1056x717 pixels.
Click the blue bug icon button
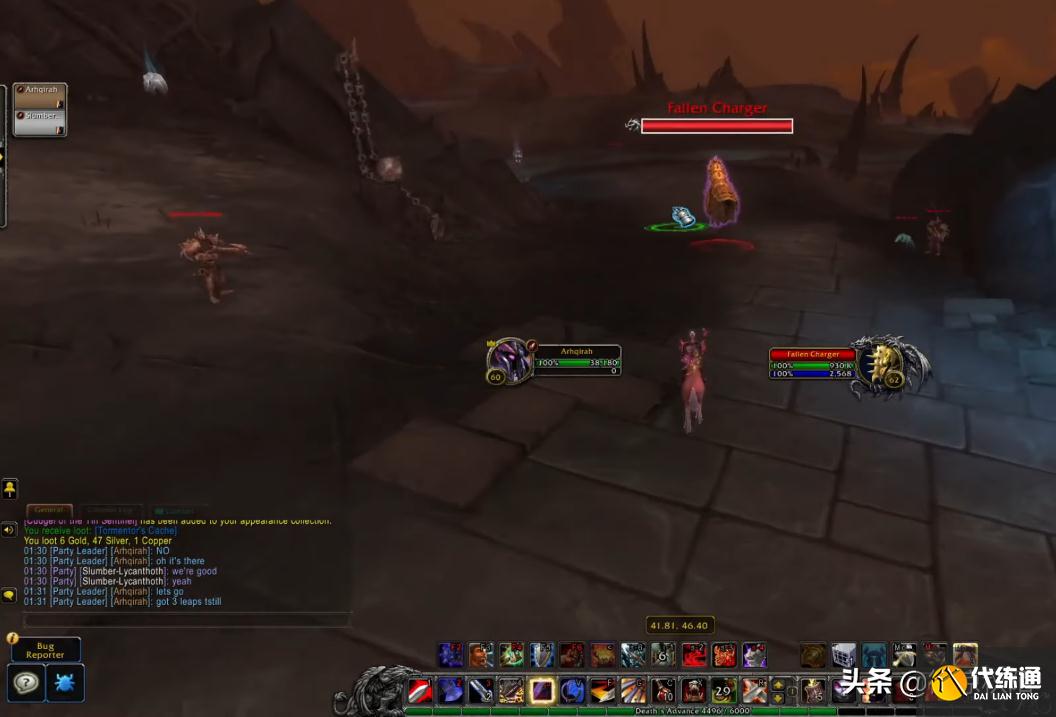pyautogui.click(x=66, y=683)
